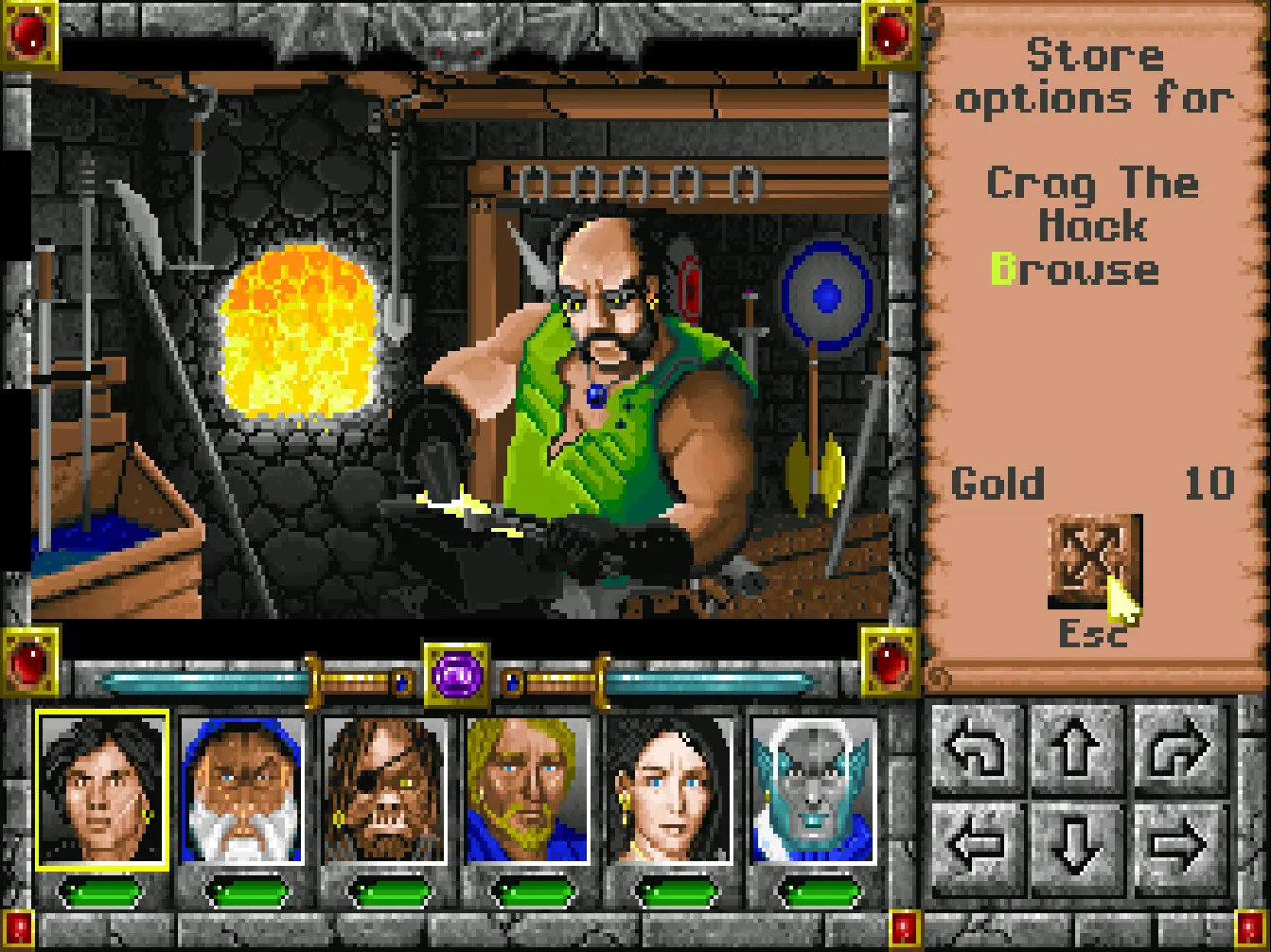Viewport: 1271px width, 952px height.
Task: Select the black-haired character portrait with yellow border
Action: click(x=102, y=789)
